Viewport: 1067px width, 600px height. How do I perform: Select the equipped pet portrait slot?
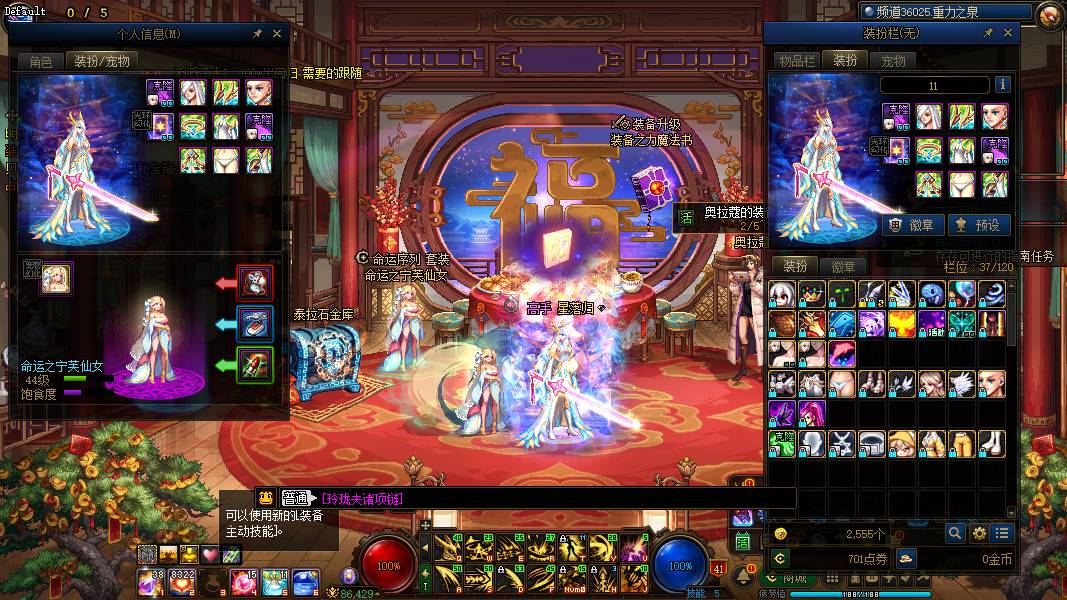[56, 278]
